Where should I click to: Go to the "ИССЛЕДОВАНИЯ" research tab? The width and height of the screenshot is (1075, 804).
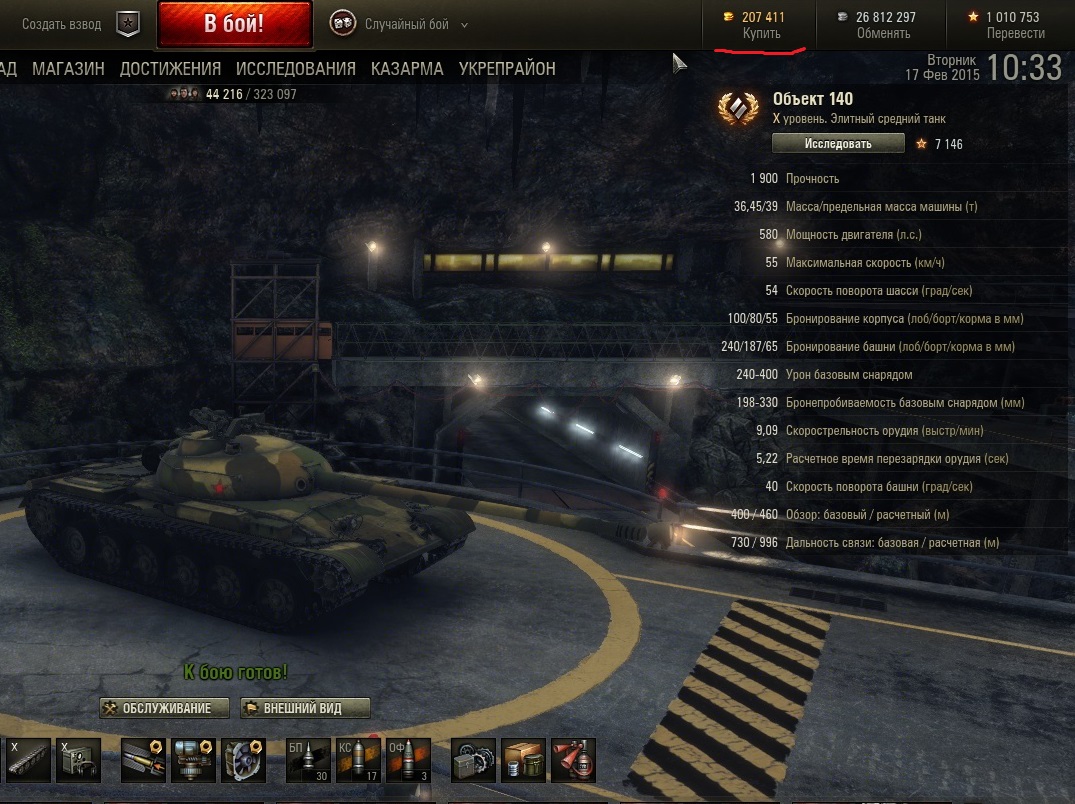[296, 69]
